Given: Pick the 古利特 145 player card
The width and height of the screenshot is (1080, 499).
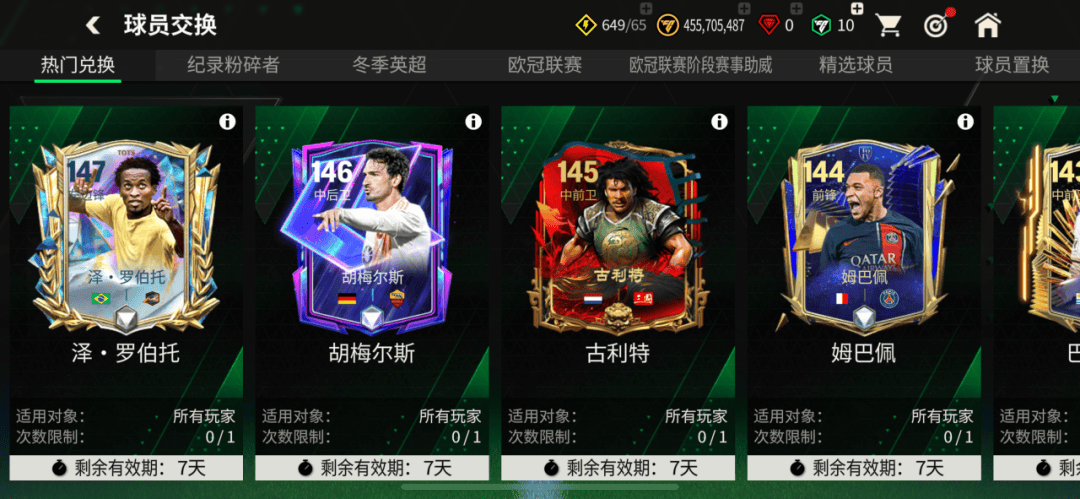Looking at the screenshot, I should (618, 240).
